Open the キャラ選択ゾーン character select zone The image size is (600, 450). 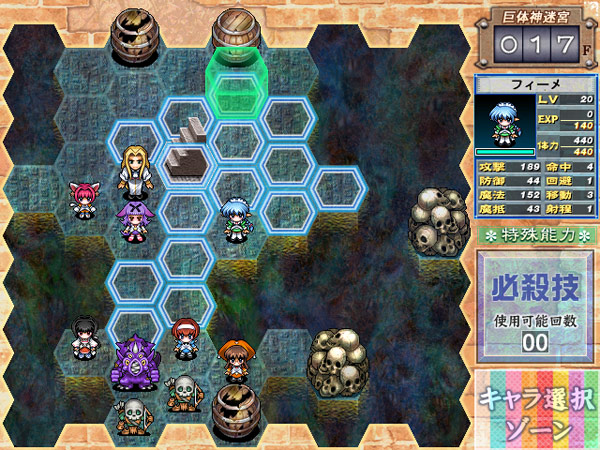(x=537, y=412)
